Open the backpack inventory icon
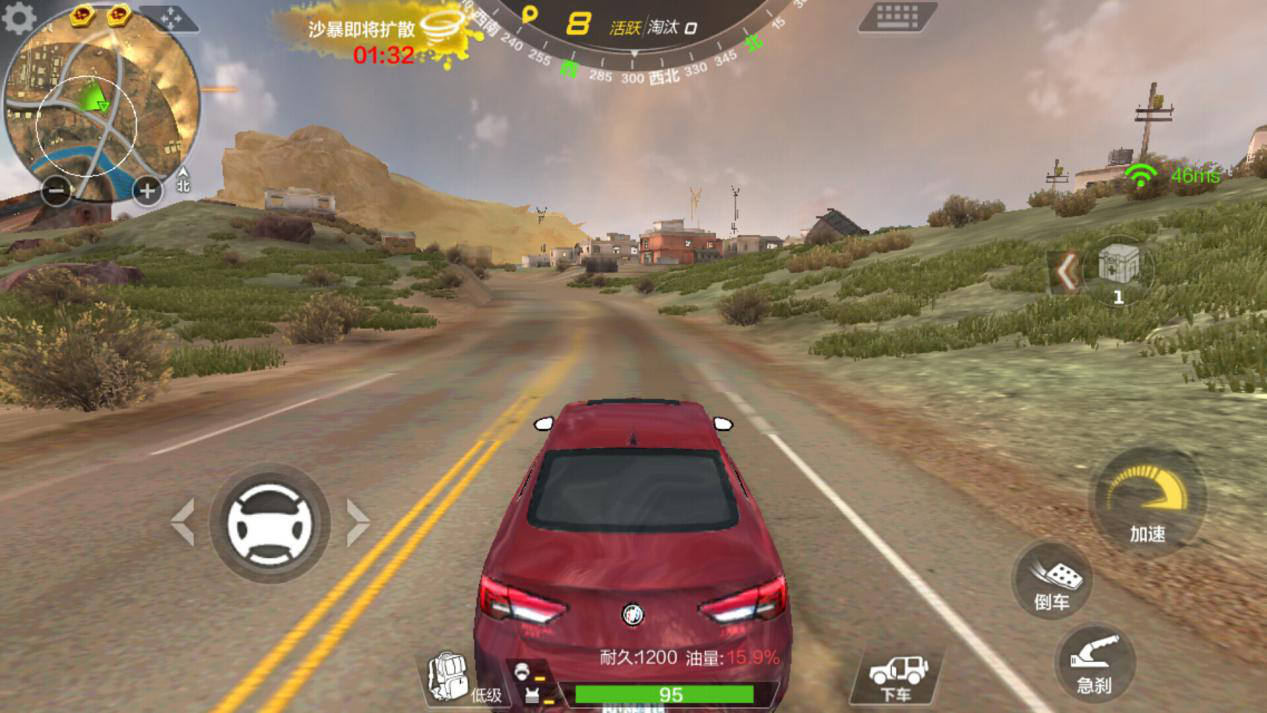The width and height of the screenshot is (1267, 713). coord(449,677)
